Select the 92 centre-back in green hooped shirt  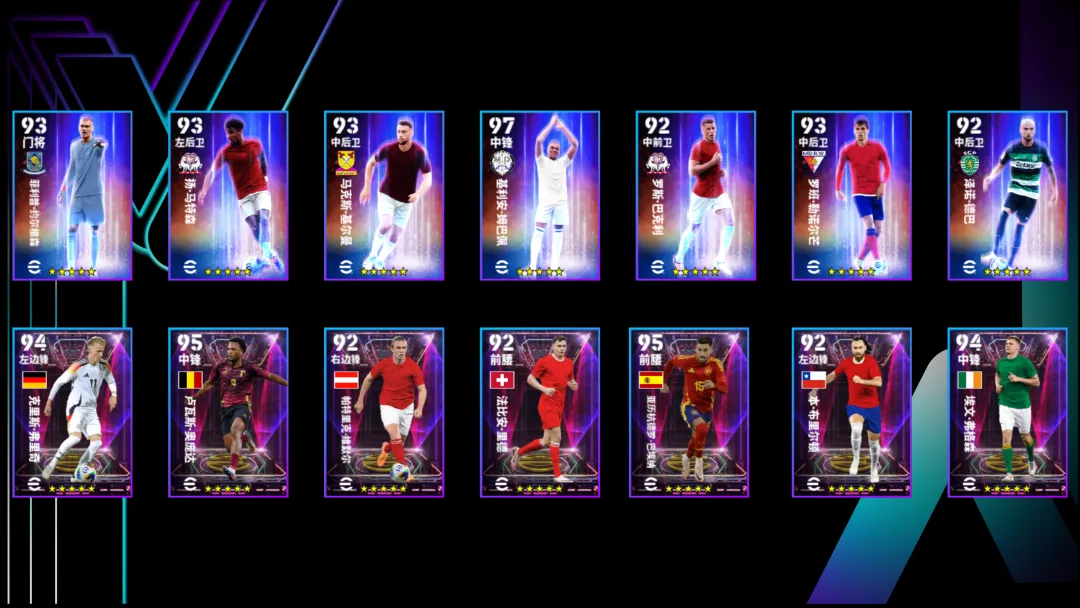[x=1007, y=196]
